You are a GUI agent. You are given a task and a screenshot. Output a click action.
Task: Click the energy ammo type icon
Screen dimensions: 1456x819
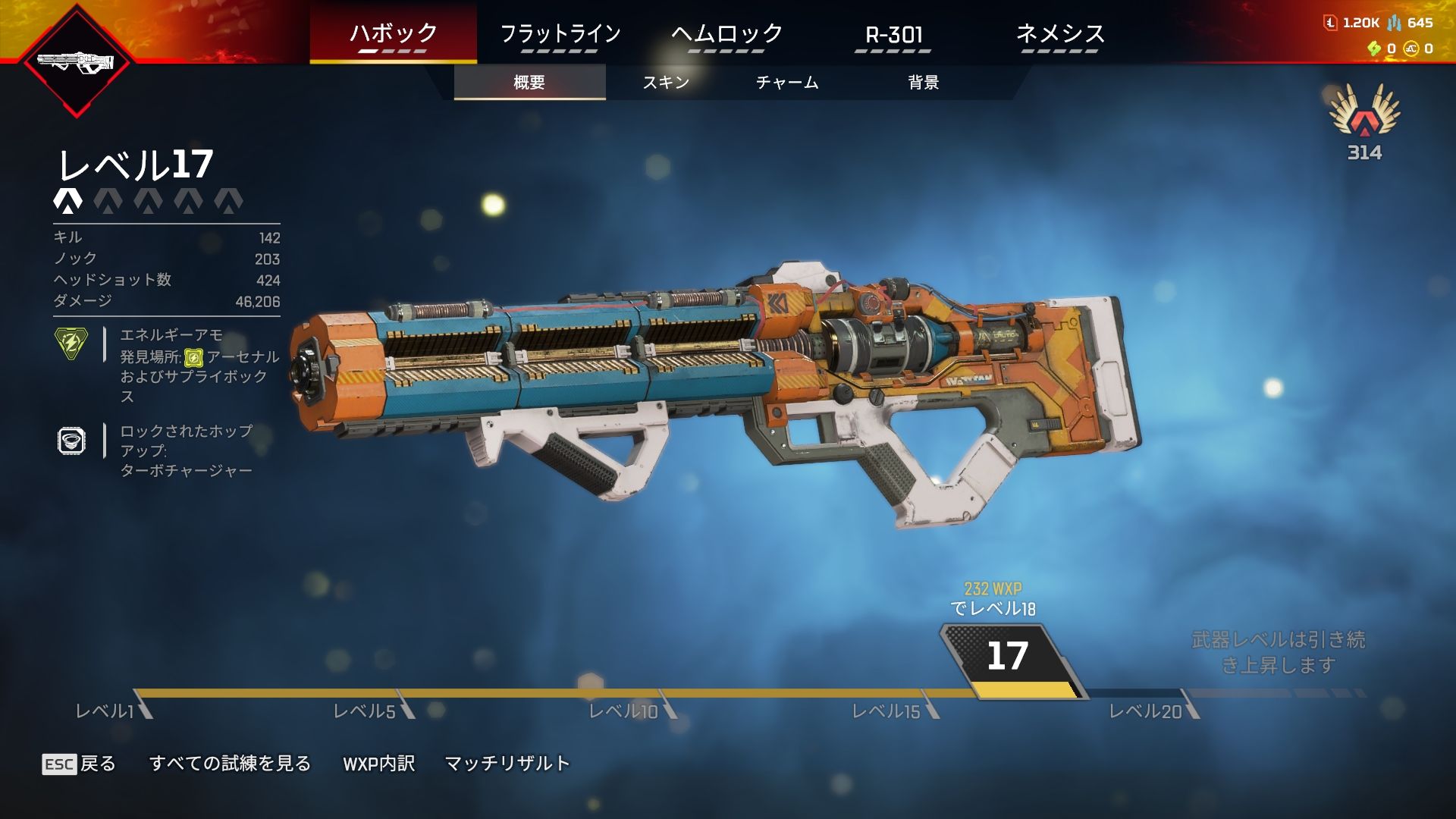71,343
